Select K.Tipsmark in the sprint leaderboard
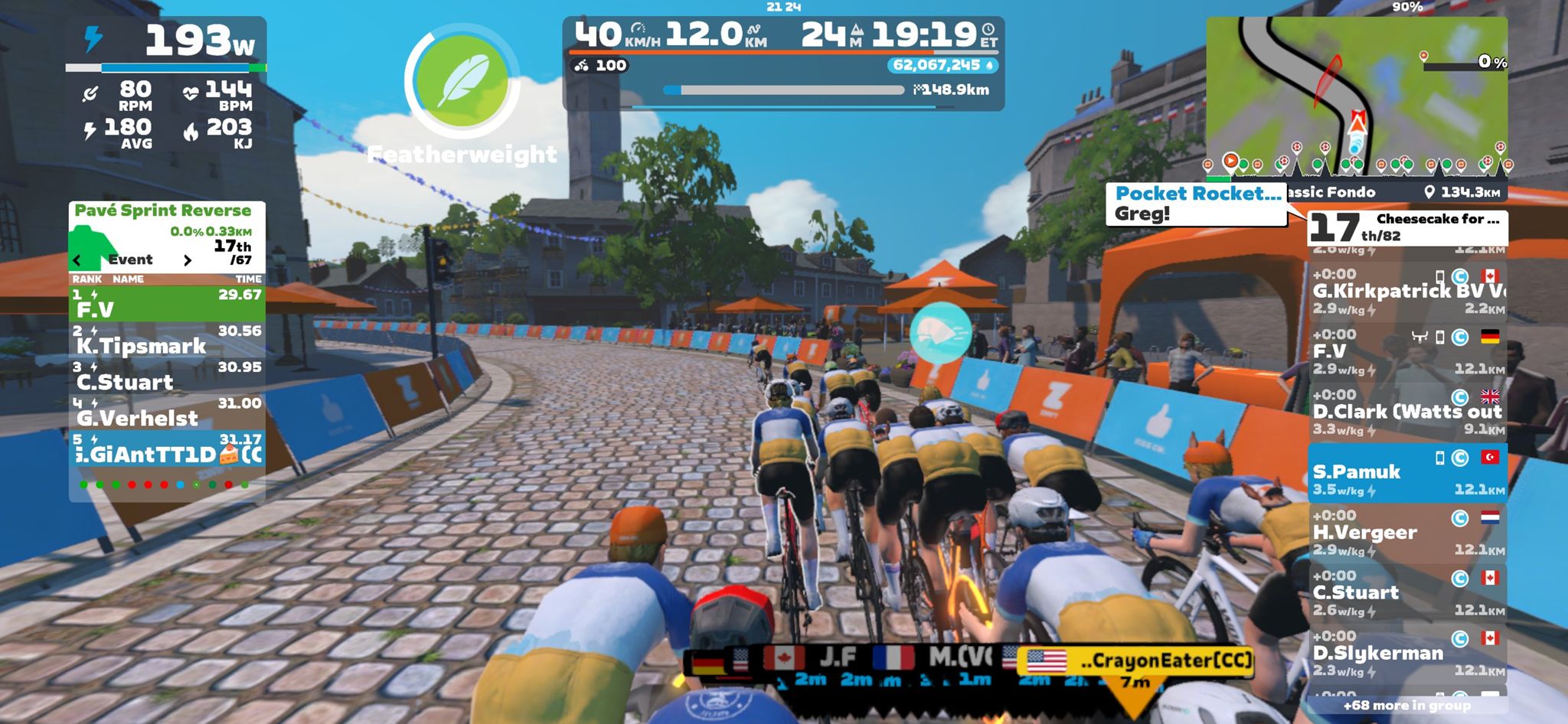The image size is (1568, 724). 167,340
